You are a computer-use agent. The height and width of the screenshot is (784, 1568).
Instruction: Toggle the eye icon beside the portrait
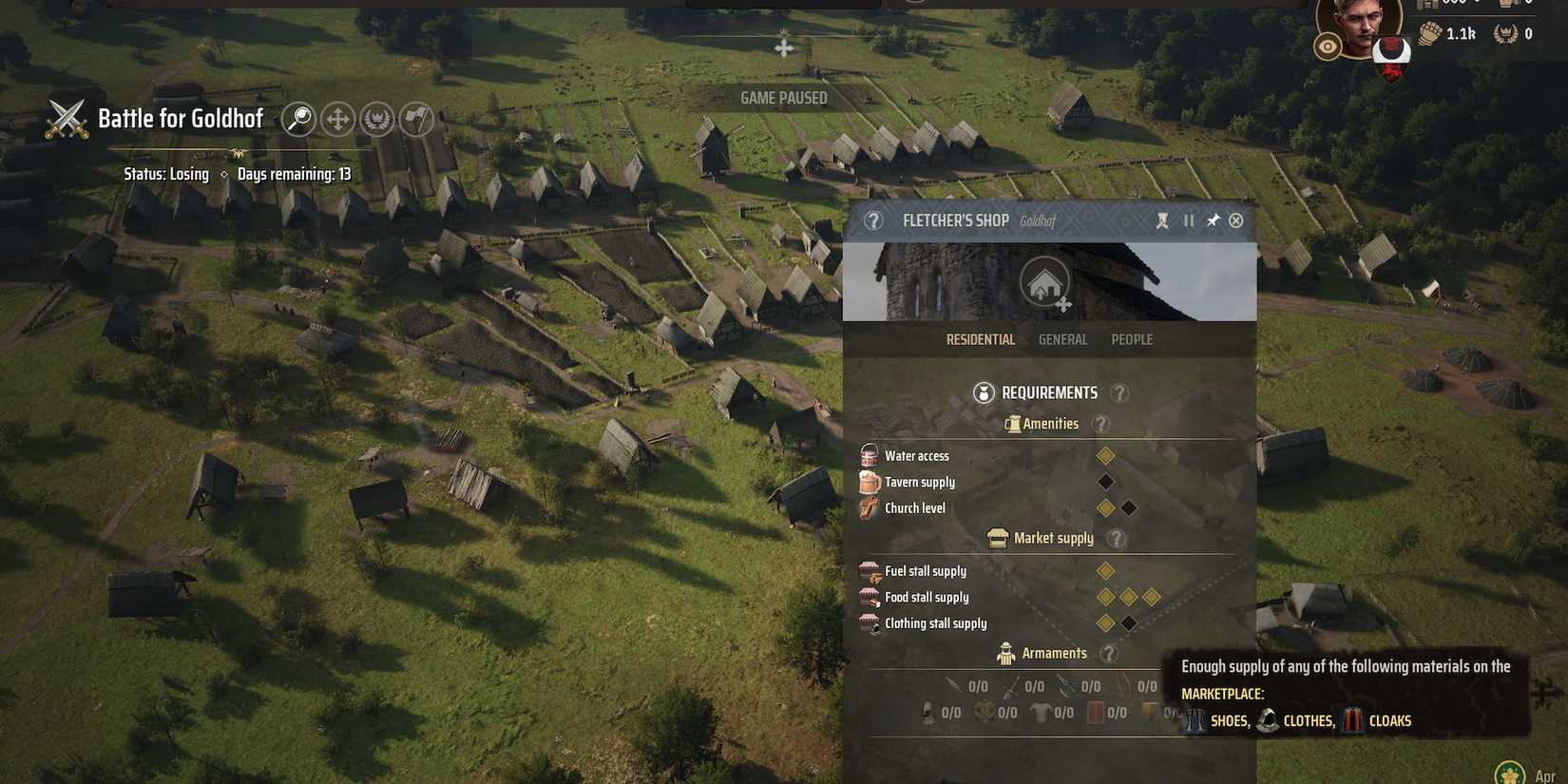point(1328,47)
